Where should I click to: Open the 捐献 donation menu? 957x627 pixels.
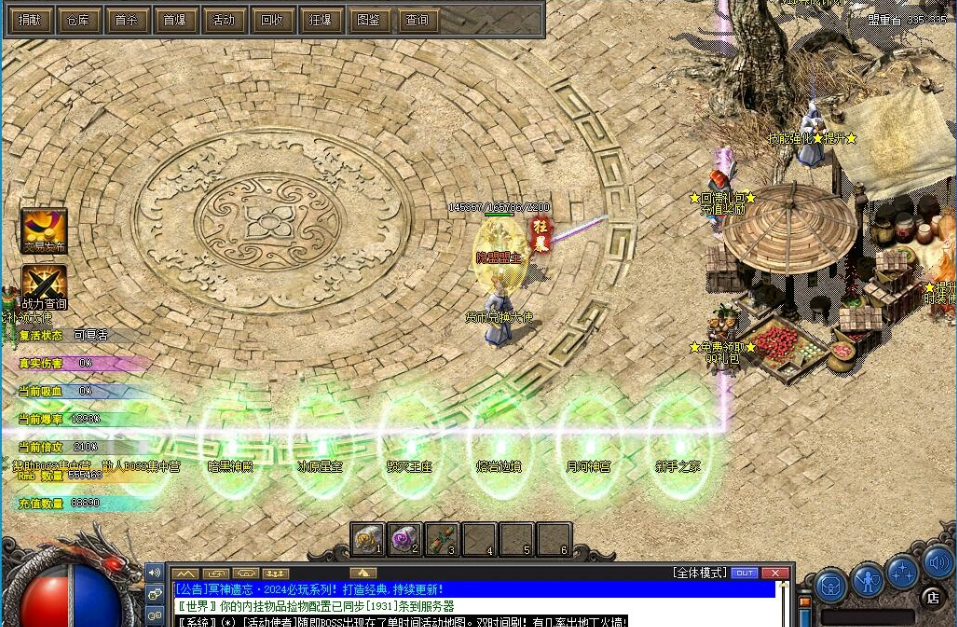click(29, 20)
